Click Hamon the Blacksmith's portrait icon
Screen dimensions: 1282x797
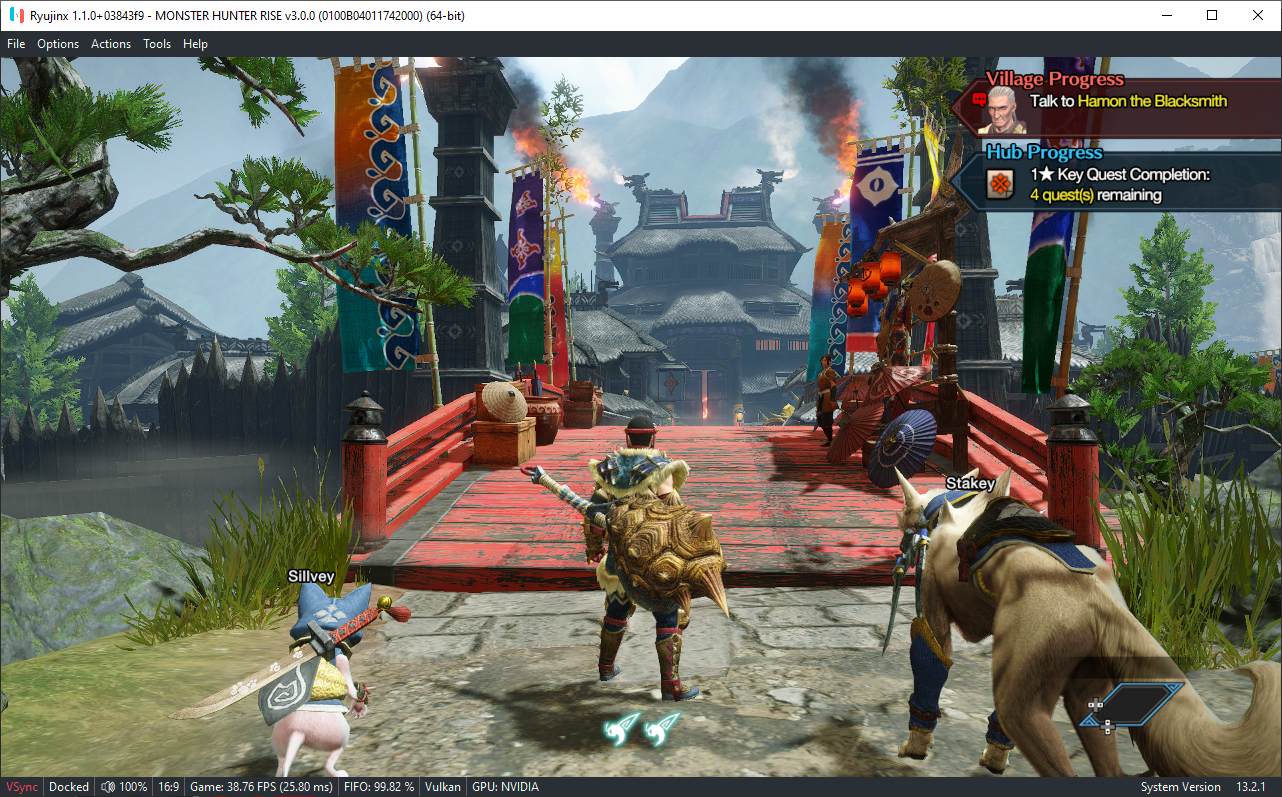pyautogui.click(x=1003, y=109)
